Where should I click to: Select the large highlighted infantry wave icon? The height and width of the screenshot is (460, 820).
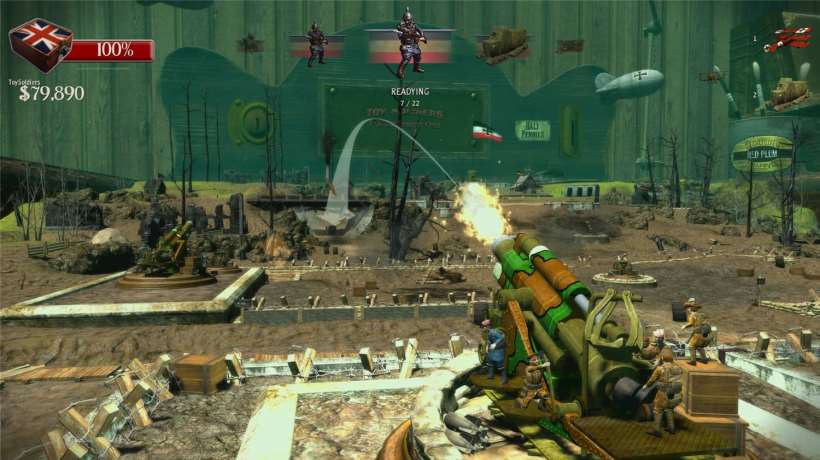[408, 44]
